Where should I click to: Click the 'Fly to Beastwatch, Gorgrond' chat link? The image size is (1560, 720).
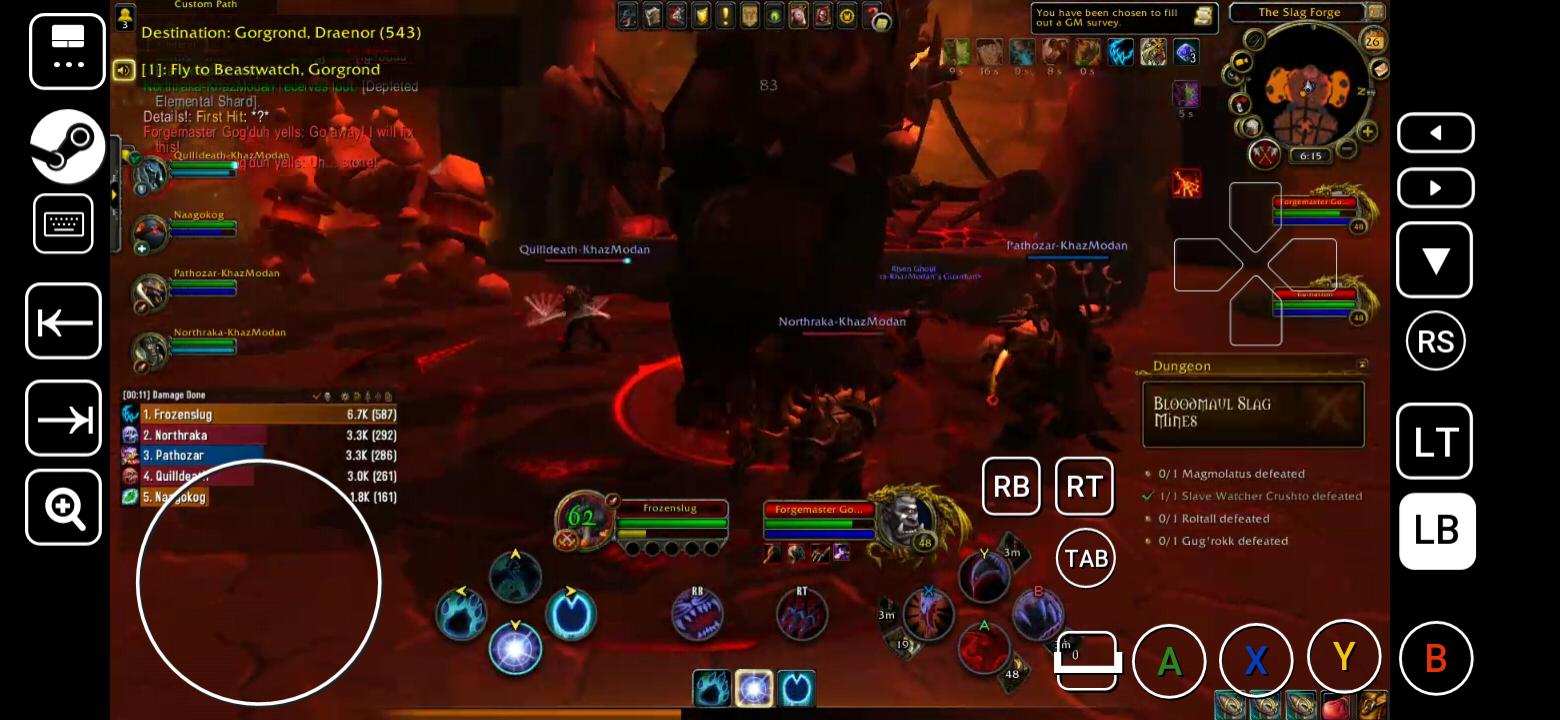[x=260, y=69]
